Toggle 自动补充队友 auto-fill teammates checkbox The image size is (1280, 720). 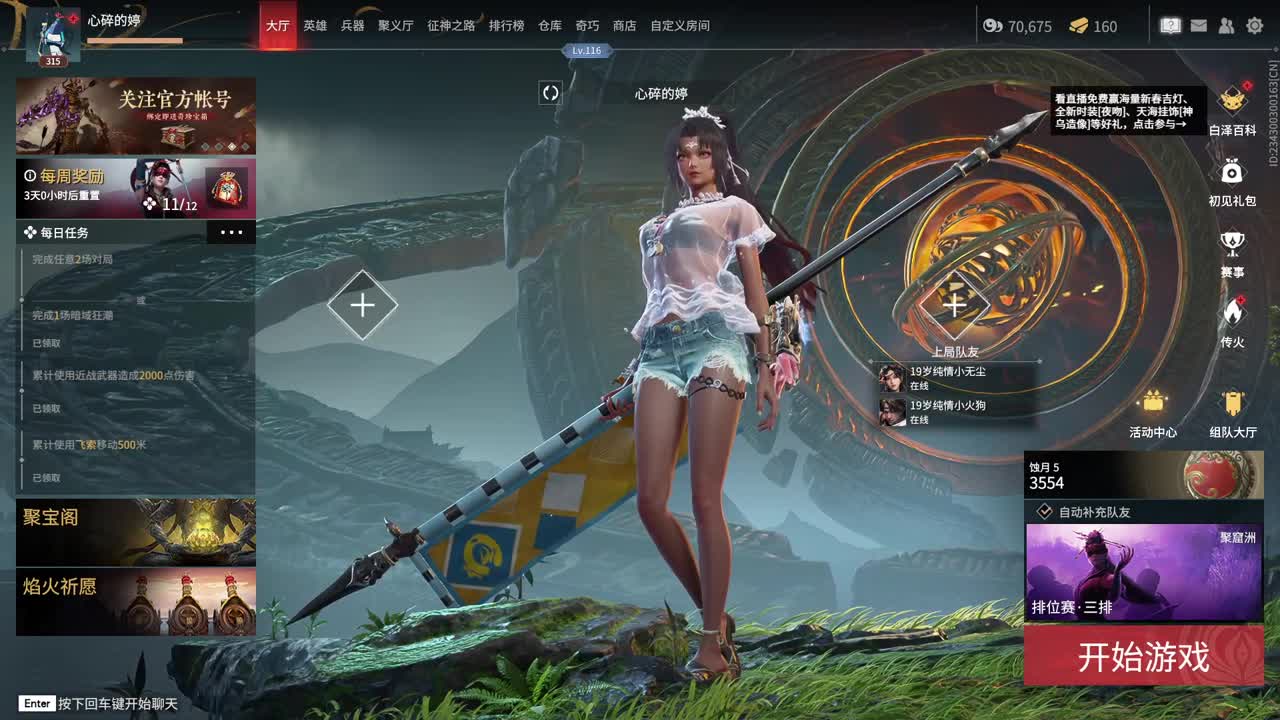(x=1045, y=511)
